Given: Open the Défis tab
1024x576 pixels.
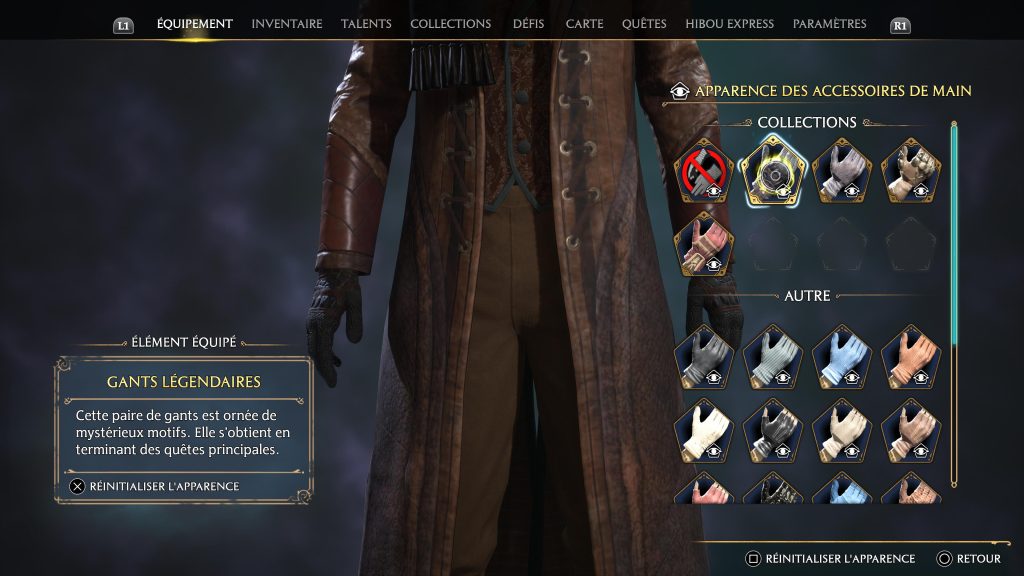Looking at the screenshot, I should (x=528, y=24).
